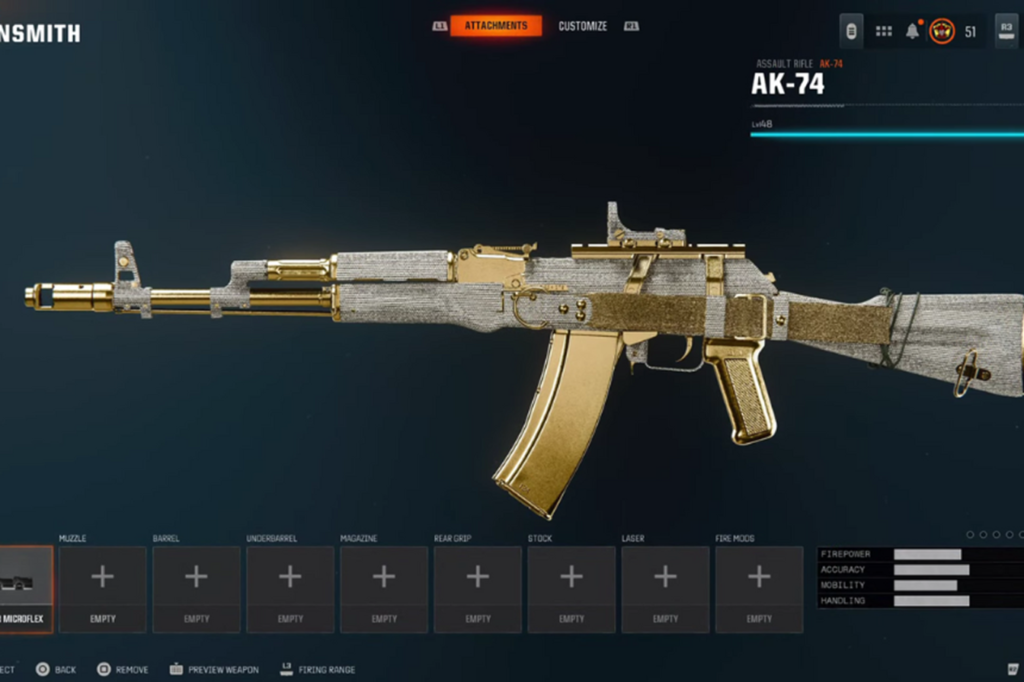Screen dimensions: 1024x682
Task: Select the Rear Grip slot
Action: pos(478,588)
